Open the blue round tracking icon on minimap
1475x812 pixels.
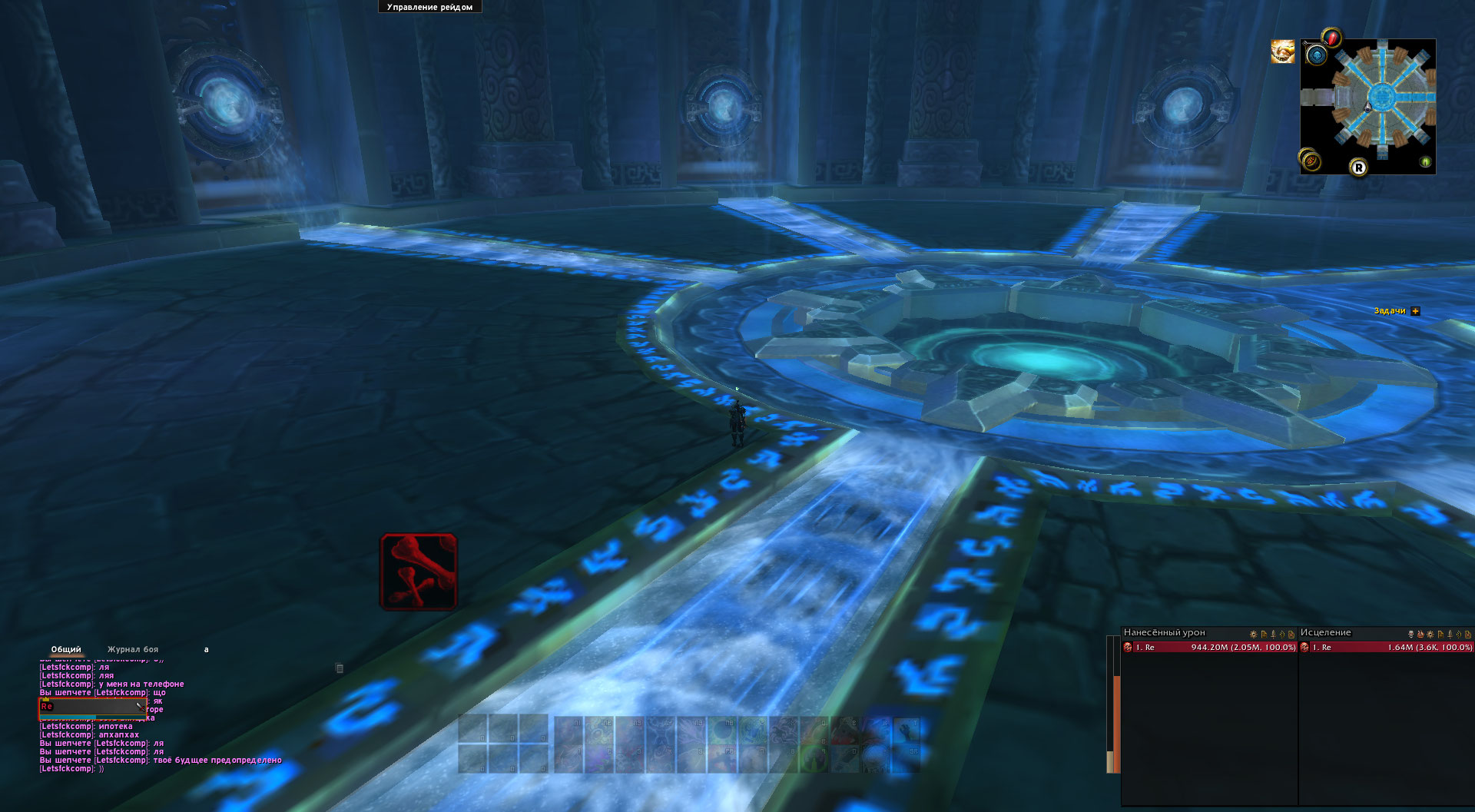[x=1317, y=55]
